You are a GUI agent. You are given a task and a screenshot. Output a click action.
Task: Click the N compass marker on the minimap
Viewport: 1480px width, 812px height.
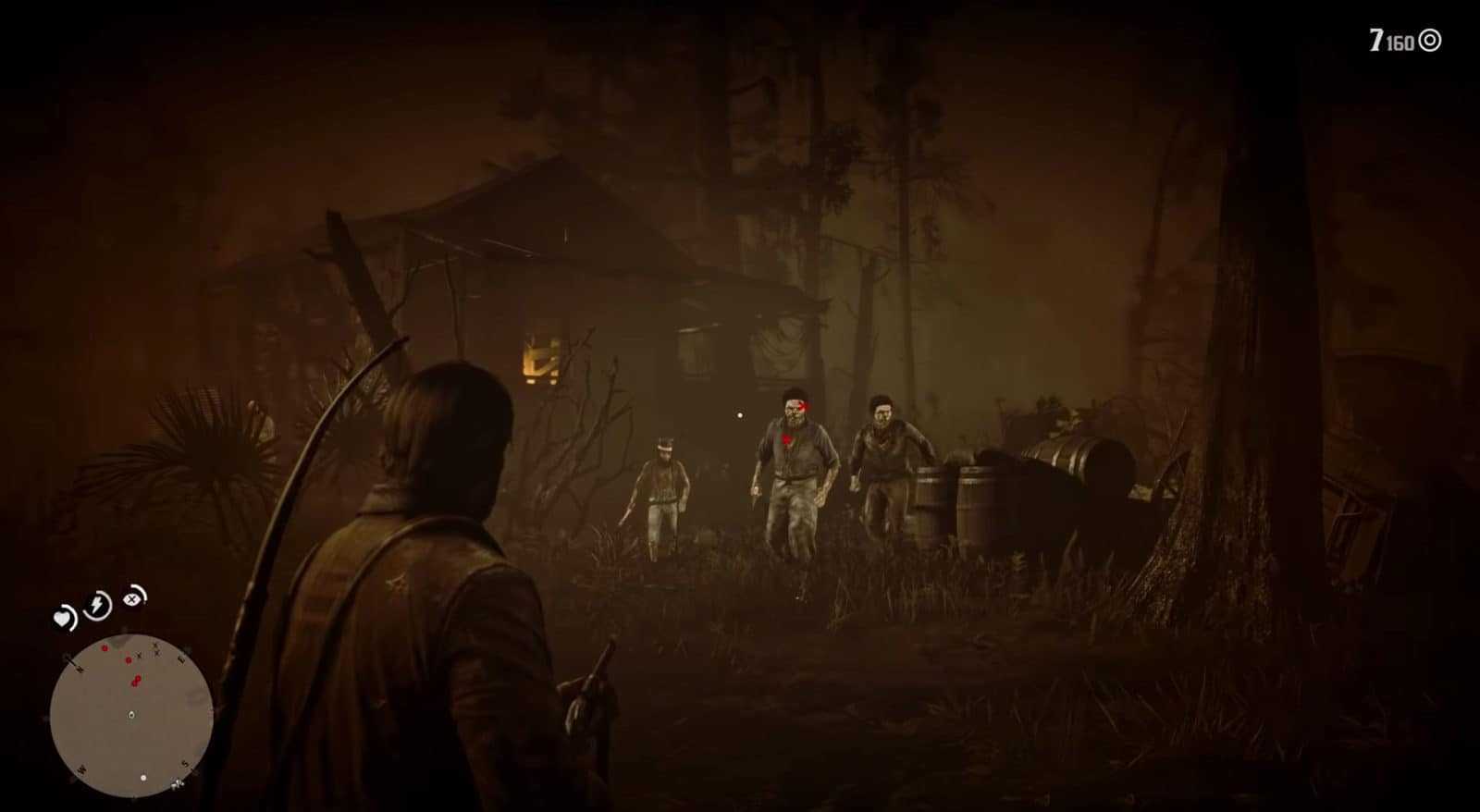click(x=79, y=668)
